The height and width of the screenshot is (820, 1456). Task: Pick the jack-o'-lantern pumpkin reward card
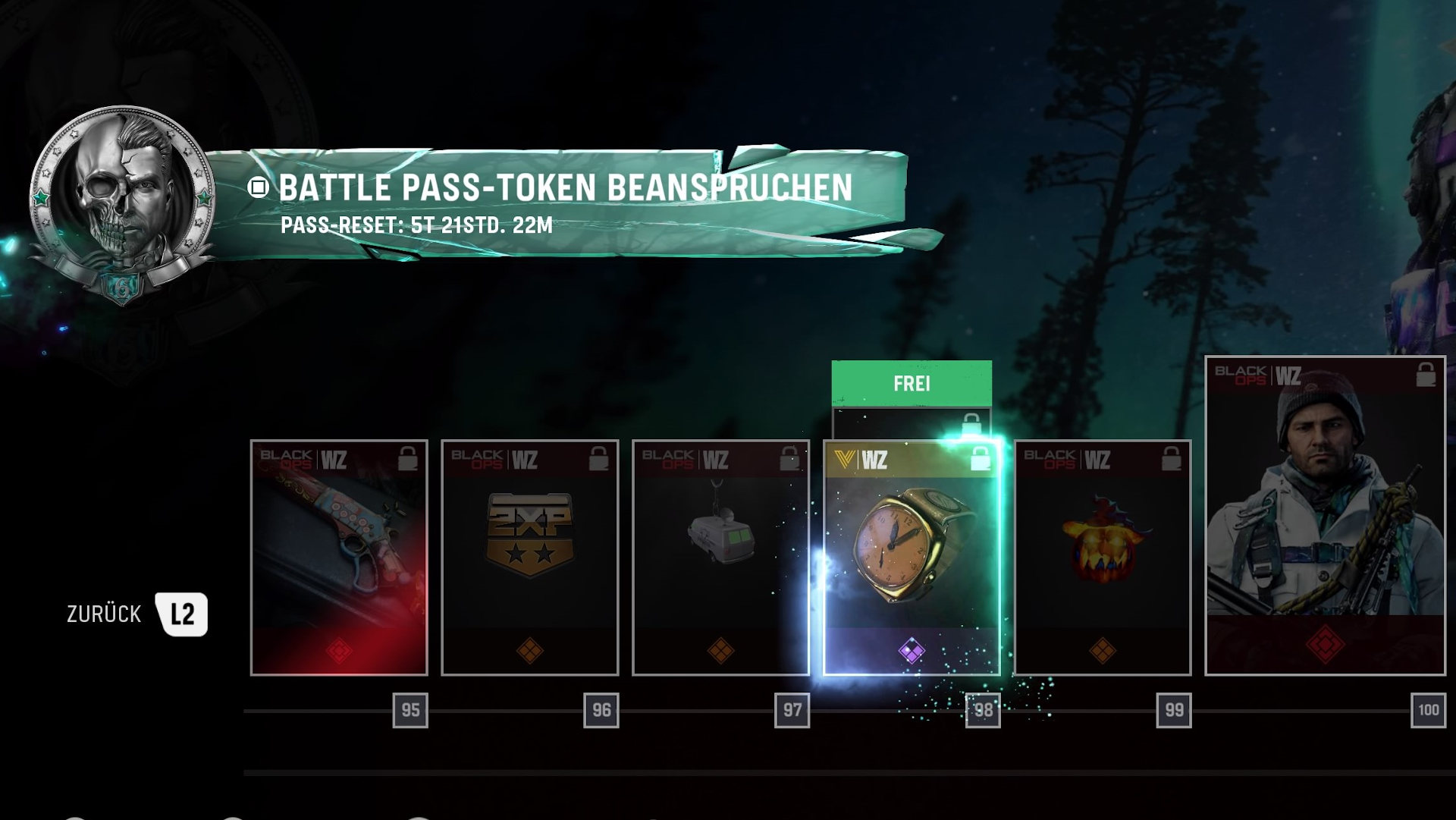click(1103, 558)
